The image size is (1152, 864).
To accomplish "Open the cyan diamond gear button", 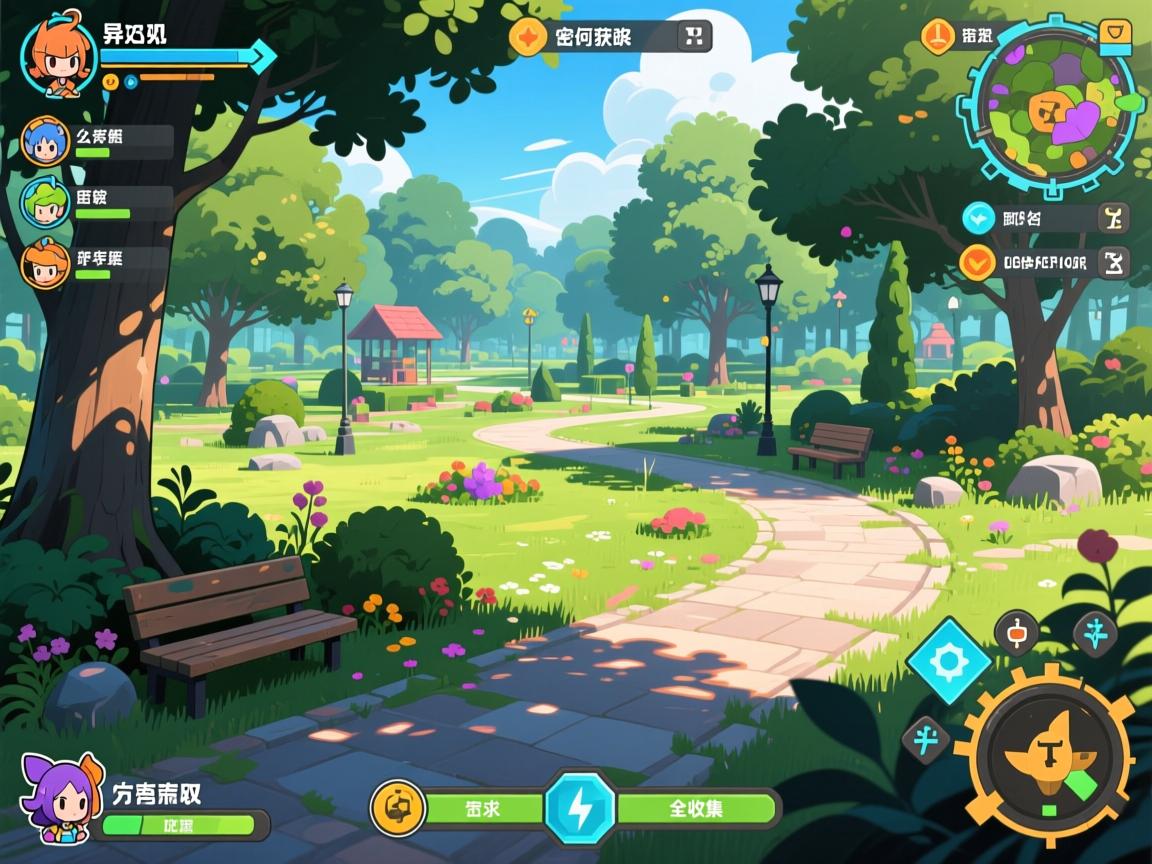I will (x=949, y=659).
